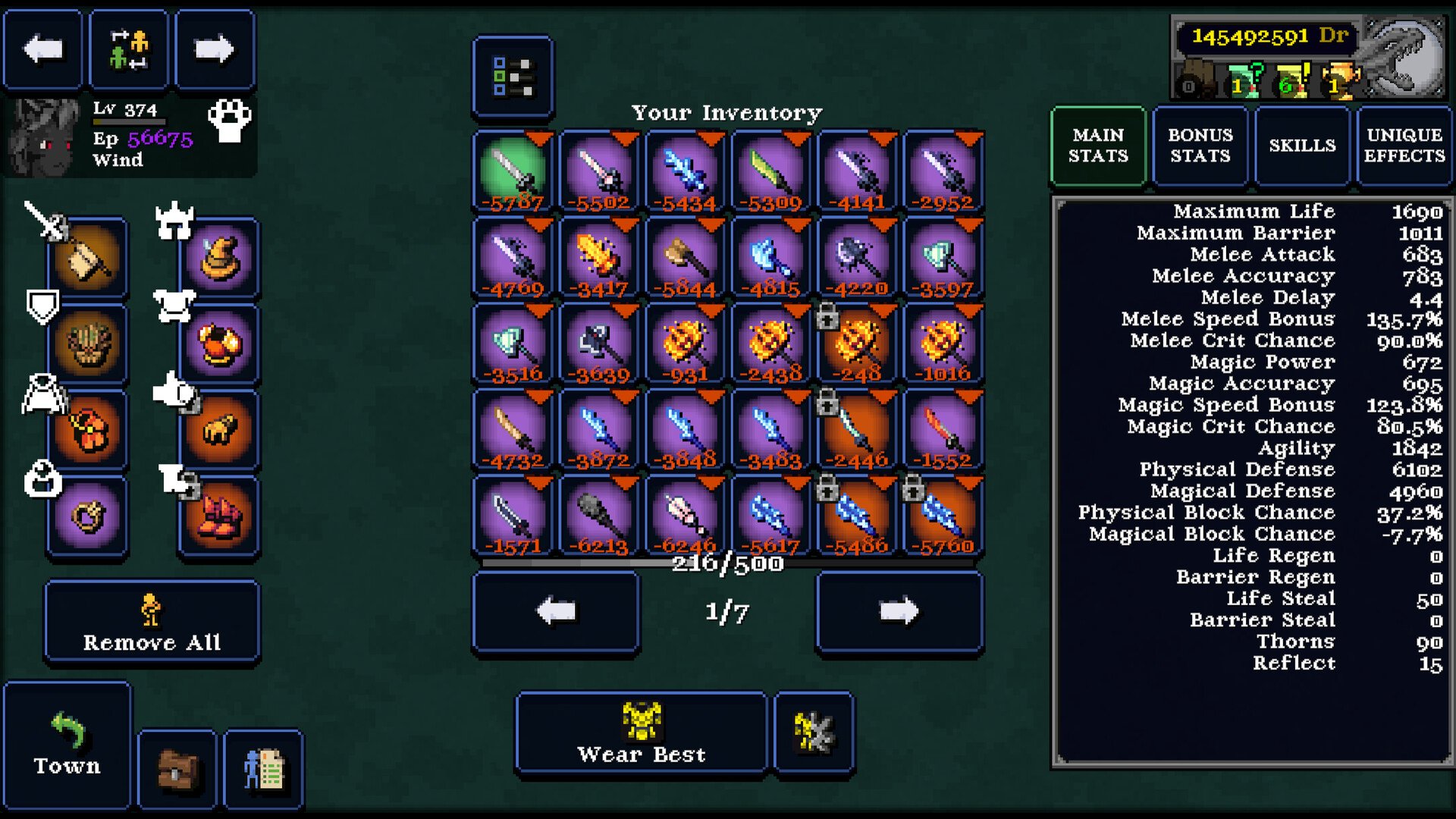The width and height of the screenshot is (1456, 819).
Task: Switch to the previous character
Action: tap(42, 50)
